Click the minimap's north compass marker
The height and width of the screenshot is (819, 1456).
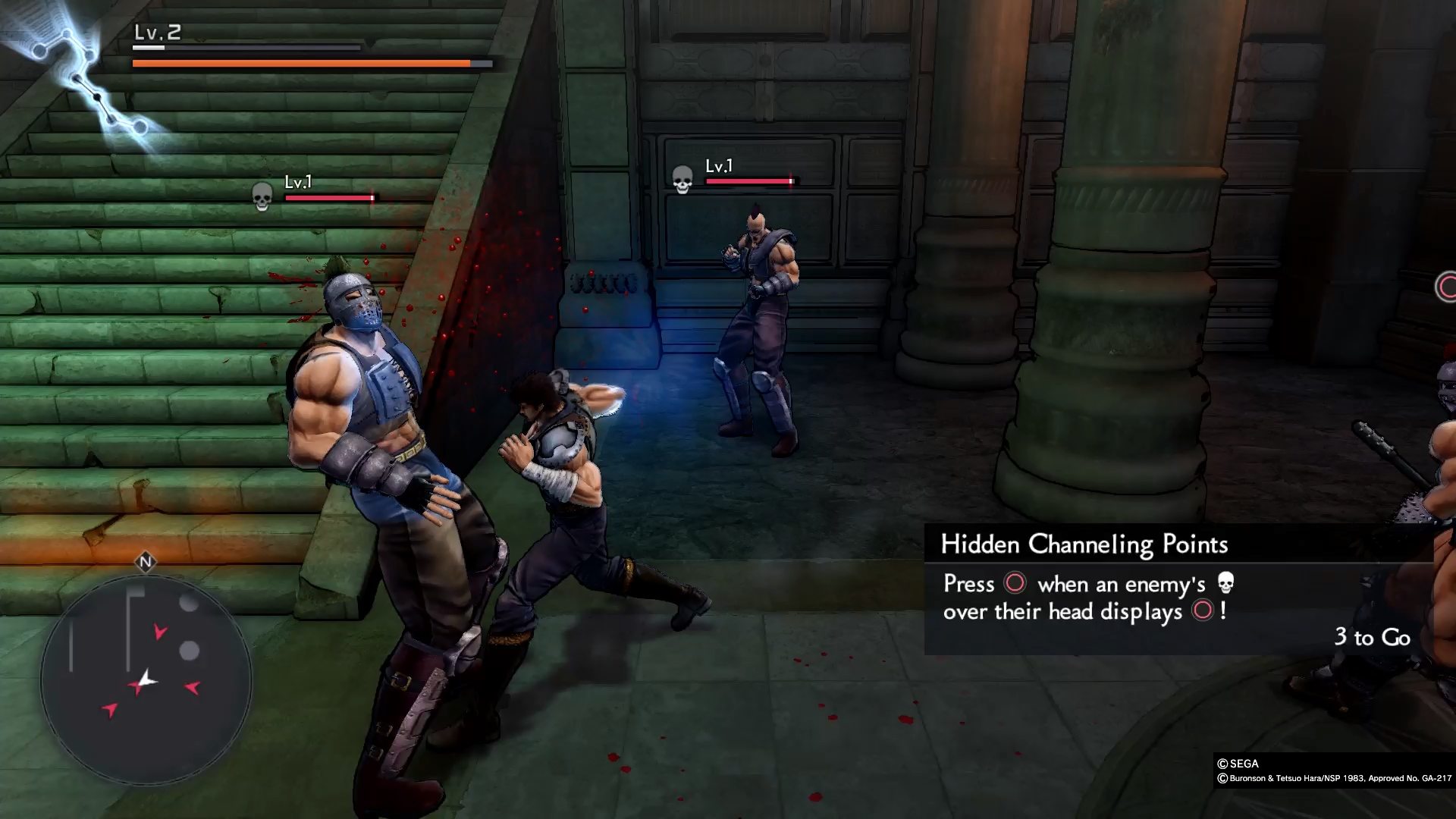pyautogui.click(x=146, y=562)
